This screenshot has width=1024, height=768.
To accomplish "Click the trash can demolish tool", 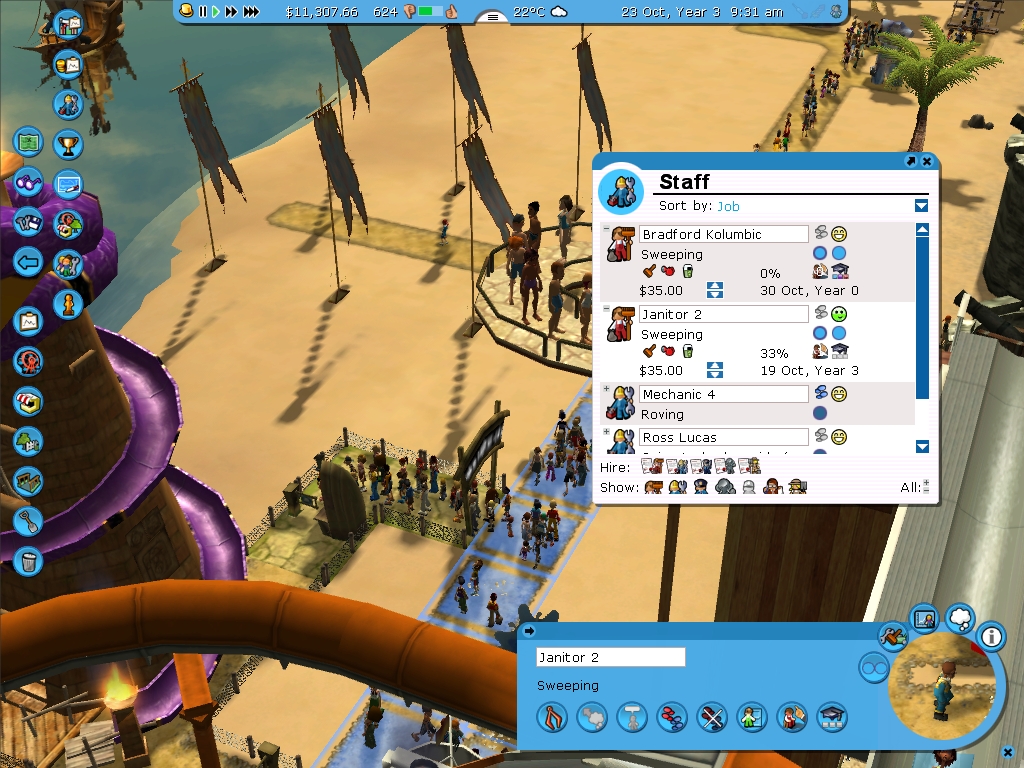I will click(28, 560).
